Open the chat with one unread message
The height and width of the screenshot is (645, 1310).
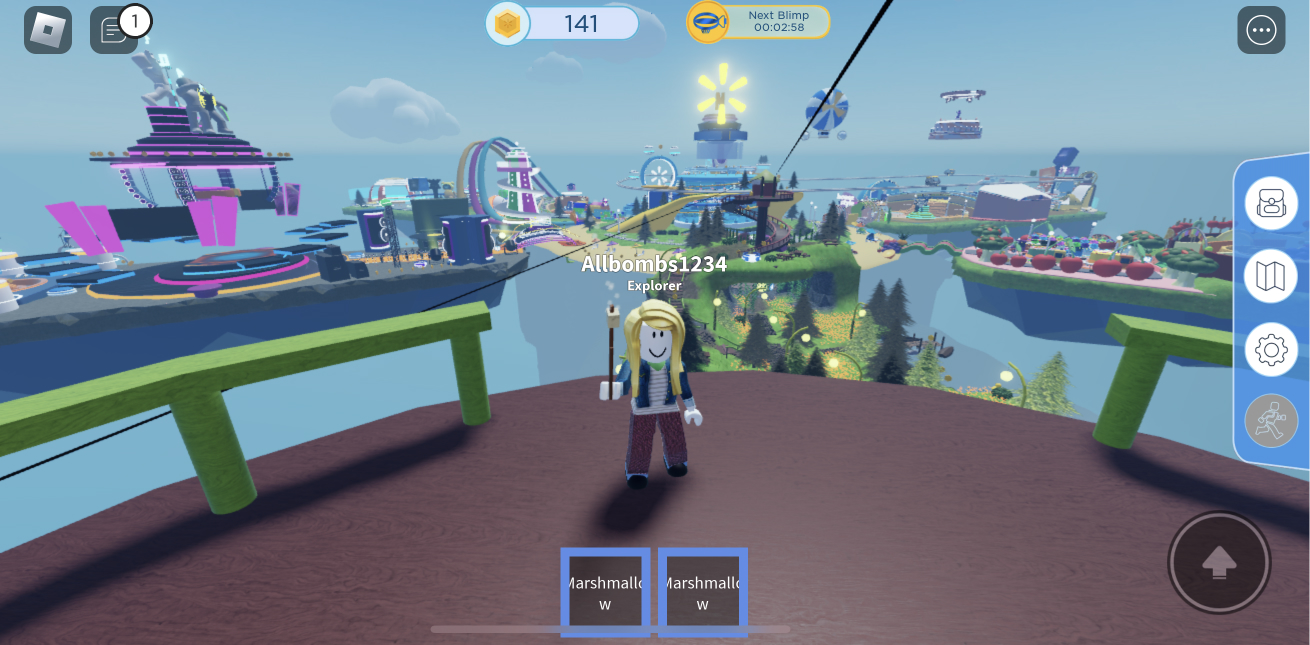[x=114, y=30]
